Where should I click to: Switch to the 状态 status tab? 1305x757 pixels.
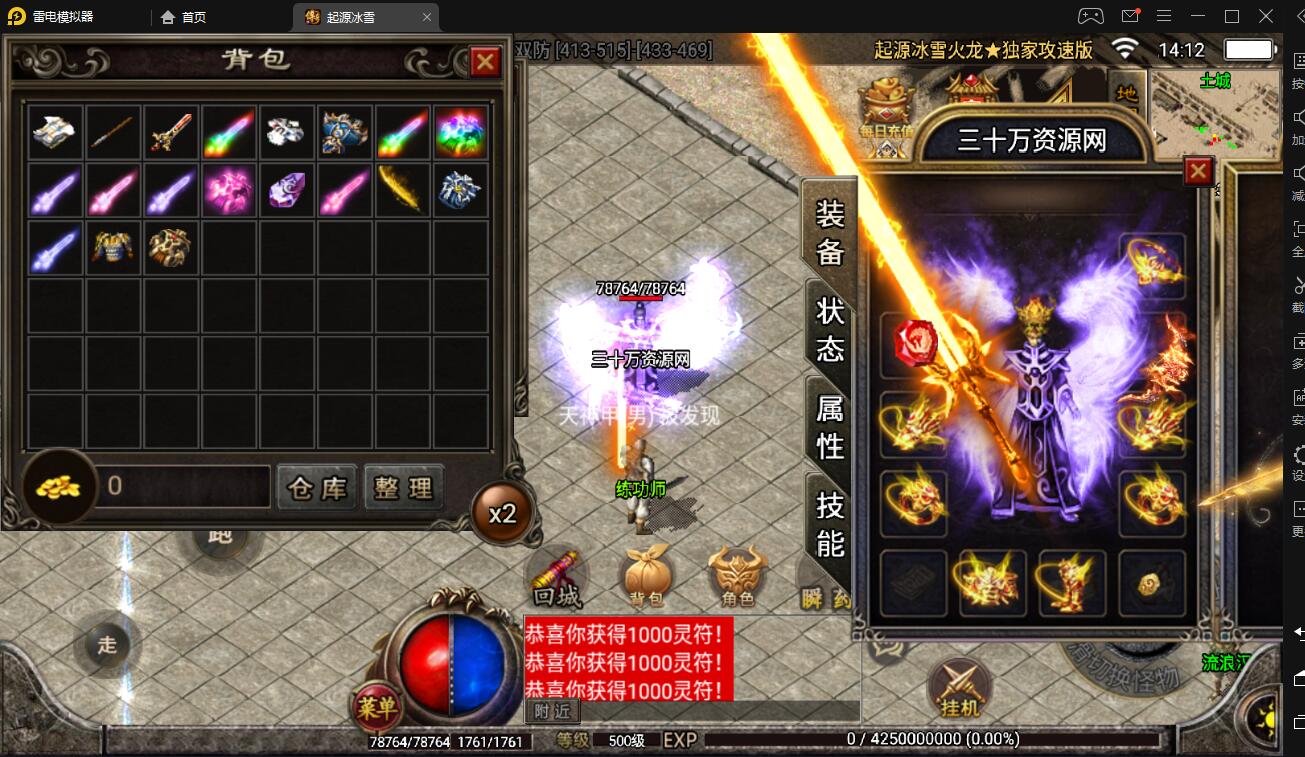pos(830,329)
